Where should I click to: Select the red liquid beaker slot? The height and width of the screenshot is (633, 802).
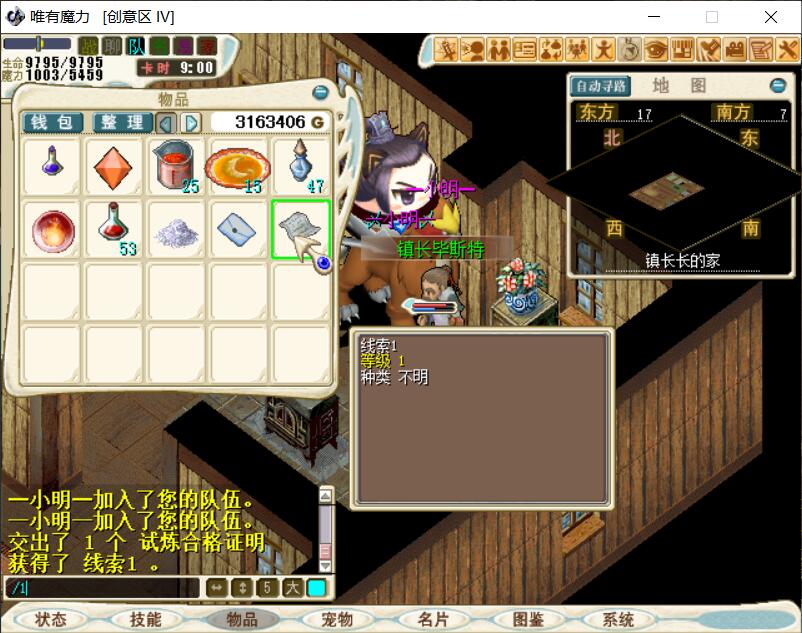176,167
